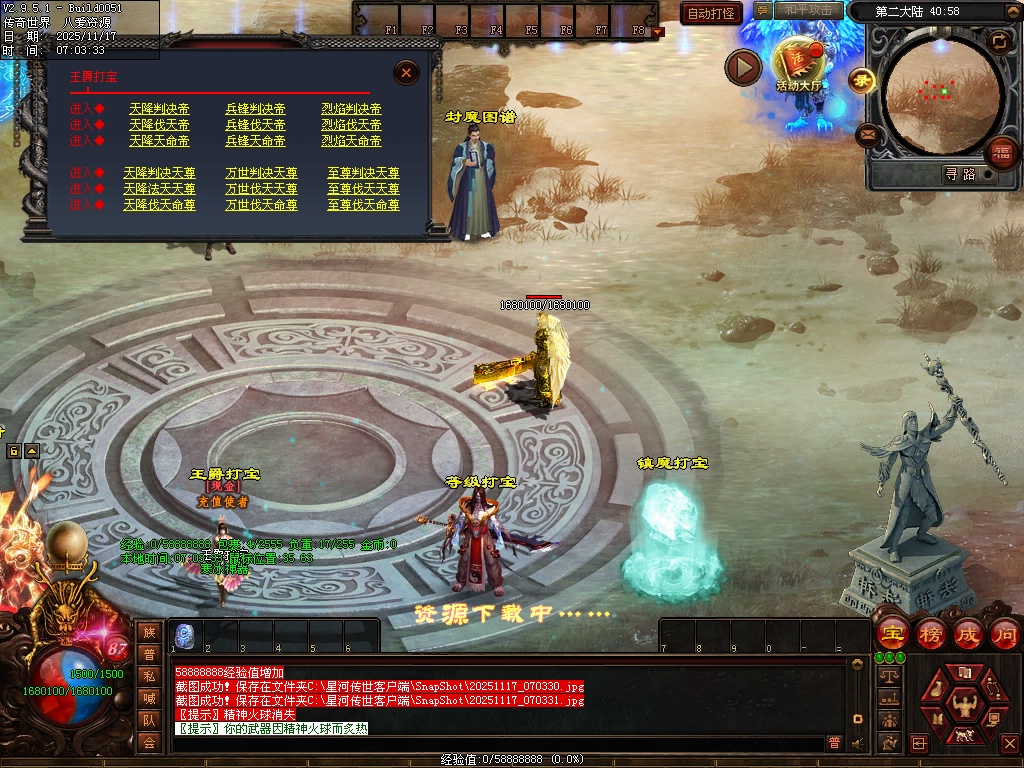Switch the 和平攻击 attack mode
The width and height of the screenshot is (1024, 768).
pos(808,11)
